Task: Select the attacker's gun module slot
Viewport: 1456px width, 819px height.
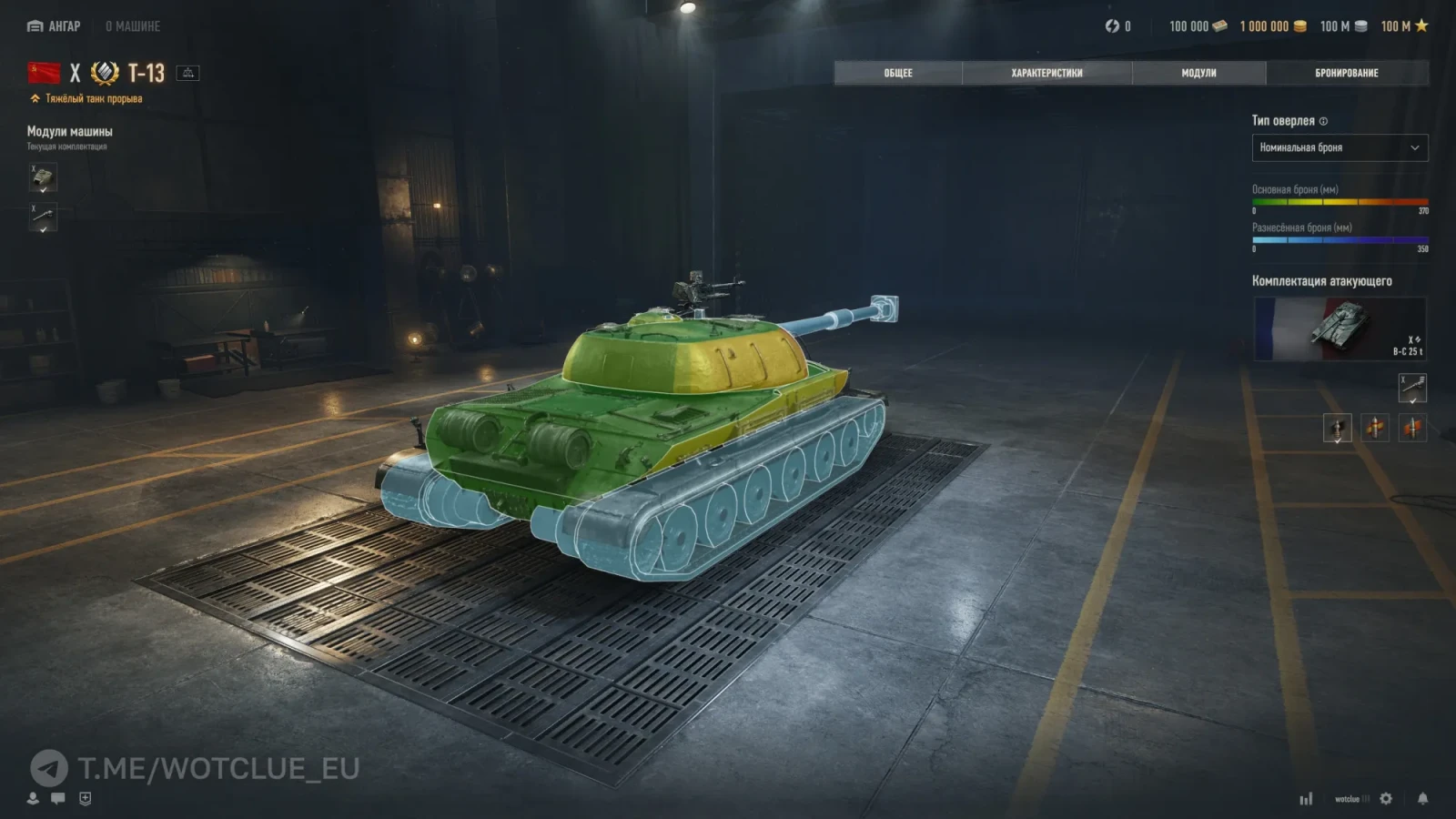Action: (1412, 388)
